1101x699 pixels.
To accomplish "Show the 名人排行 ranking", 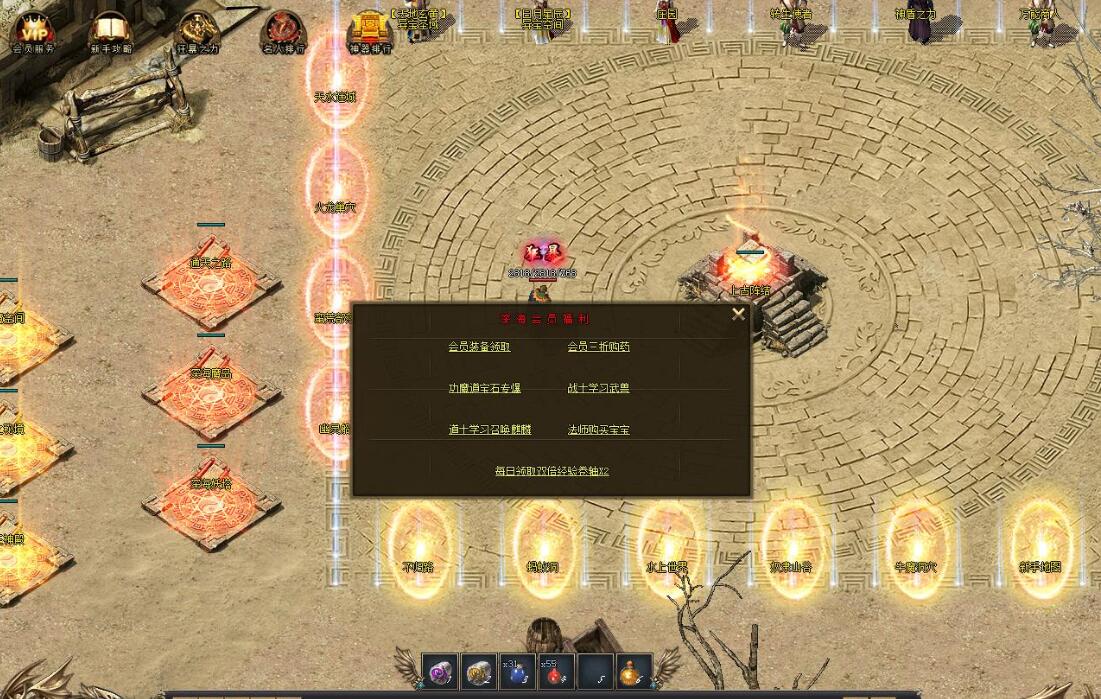I will coord(283,31).
